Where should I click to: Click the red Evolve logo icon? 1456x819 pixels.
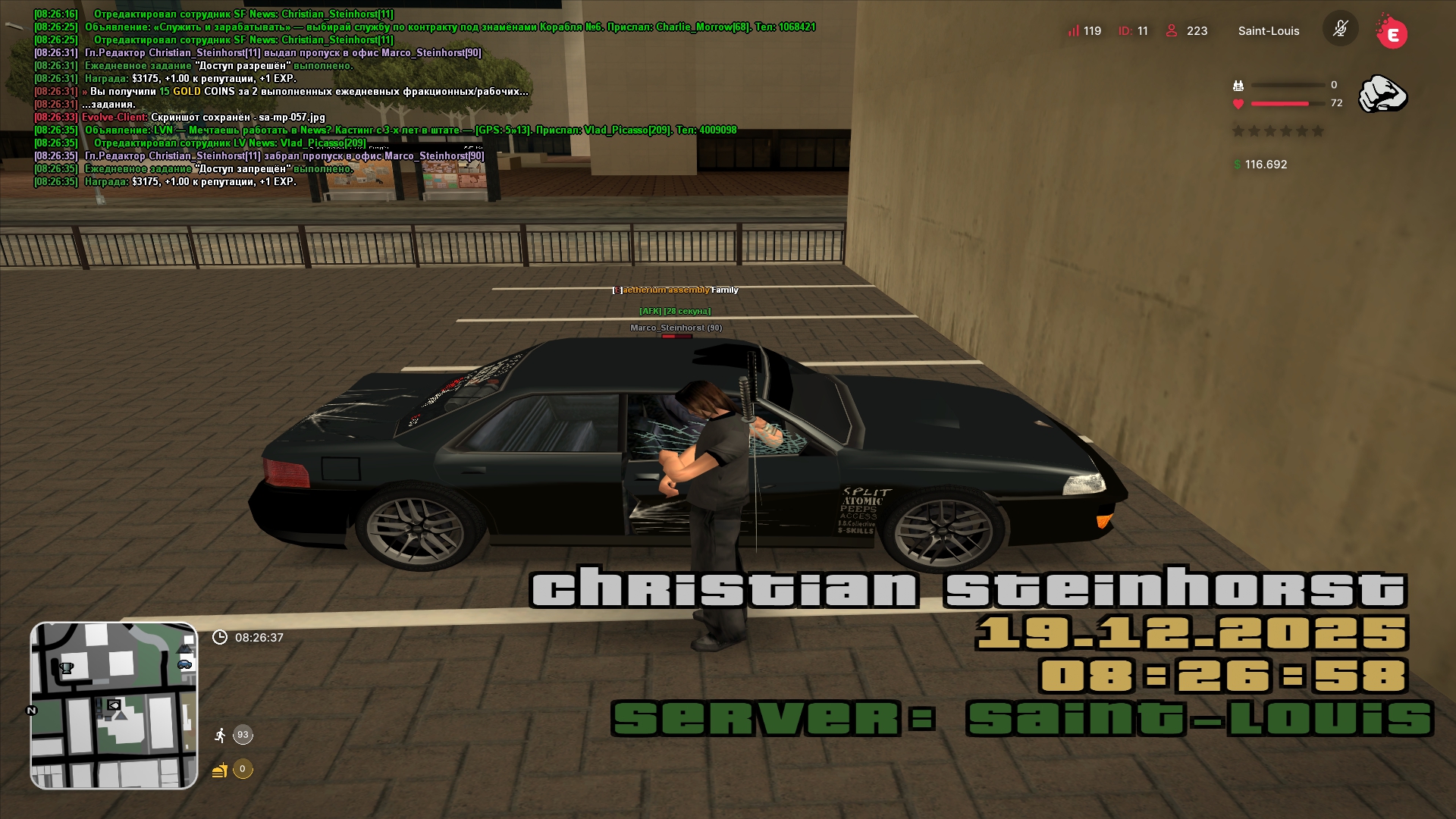[x=1392, y=33]
